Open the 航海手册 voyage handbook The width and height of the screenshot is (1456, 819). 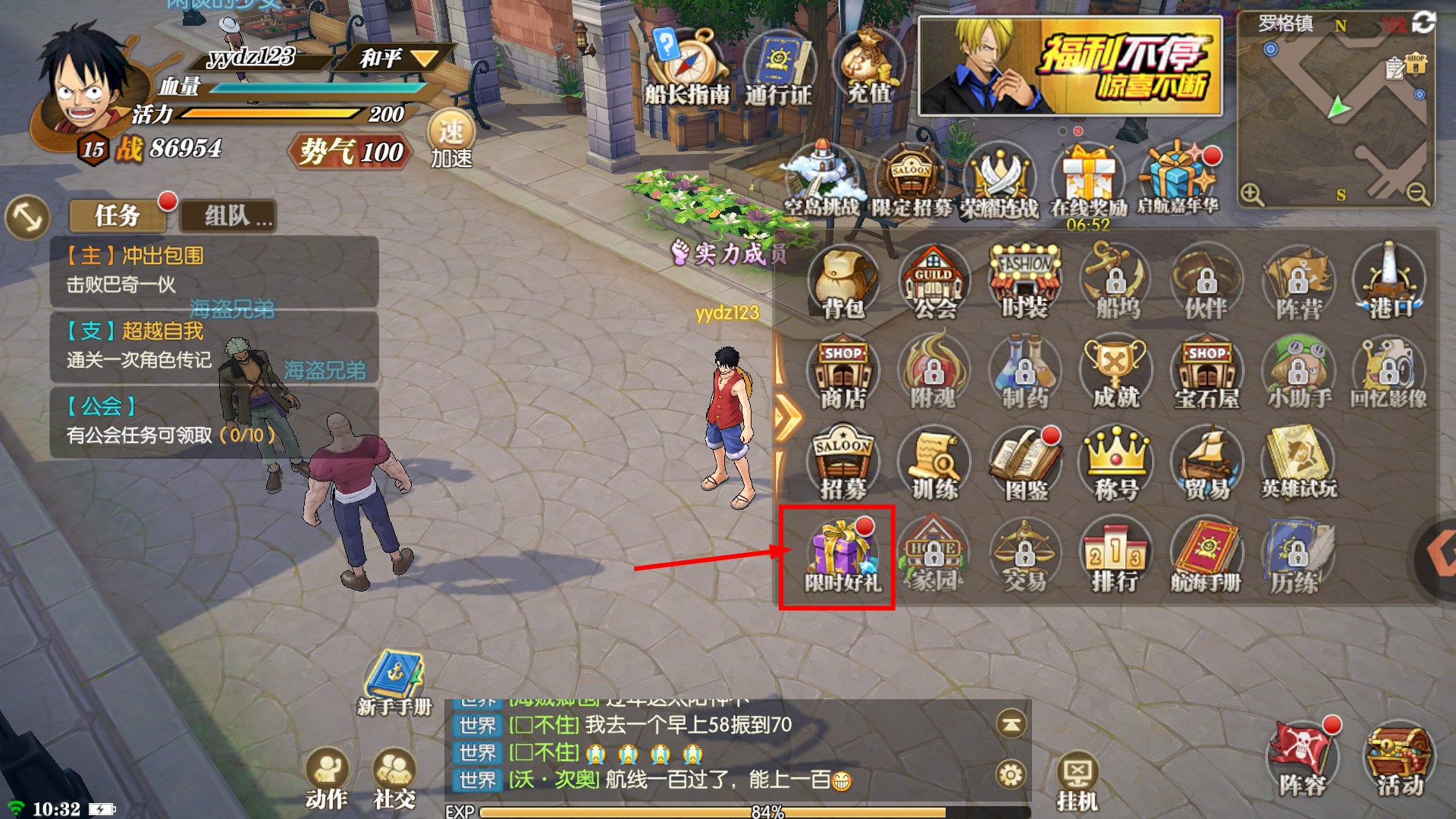coord(1206,557)
